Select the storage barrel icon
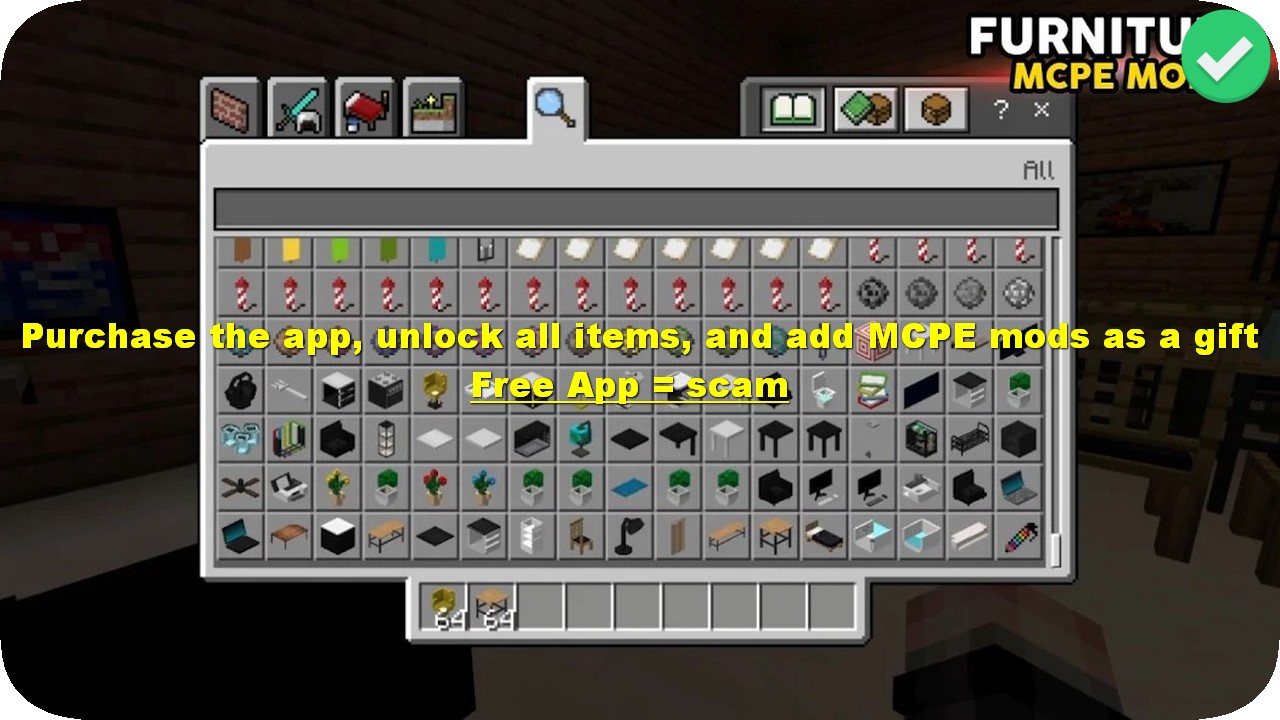The image size is (1280, 720). point(935,110)
